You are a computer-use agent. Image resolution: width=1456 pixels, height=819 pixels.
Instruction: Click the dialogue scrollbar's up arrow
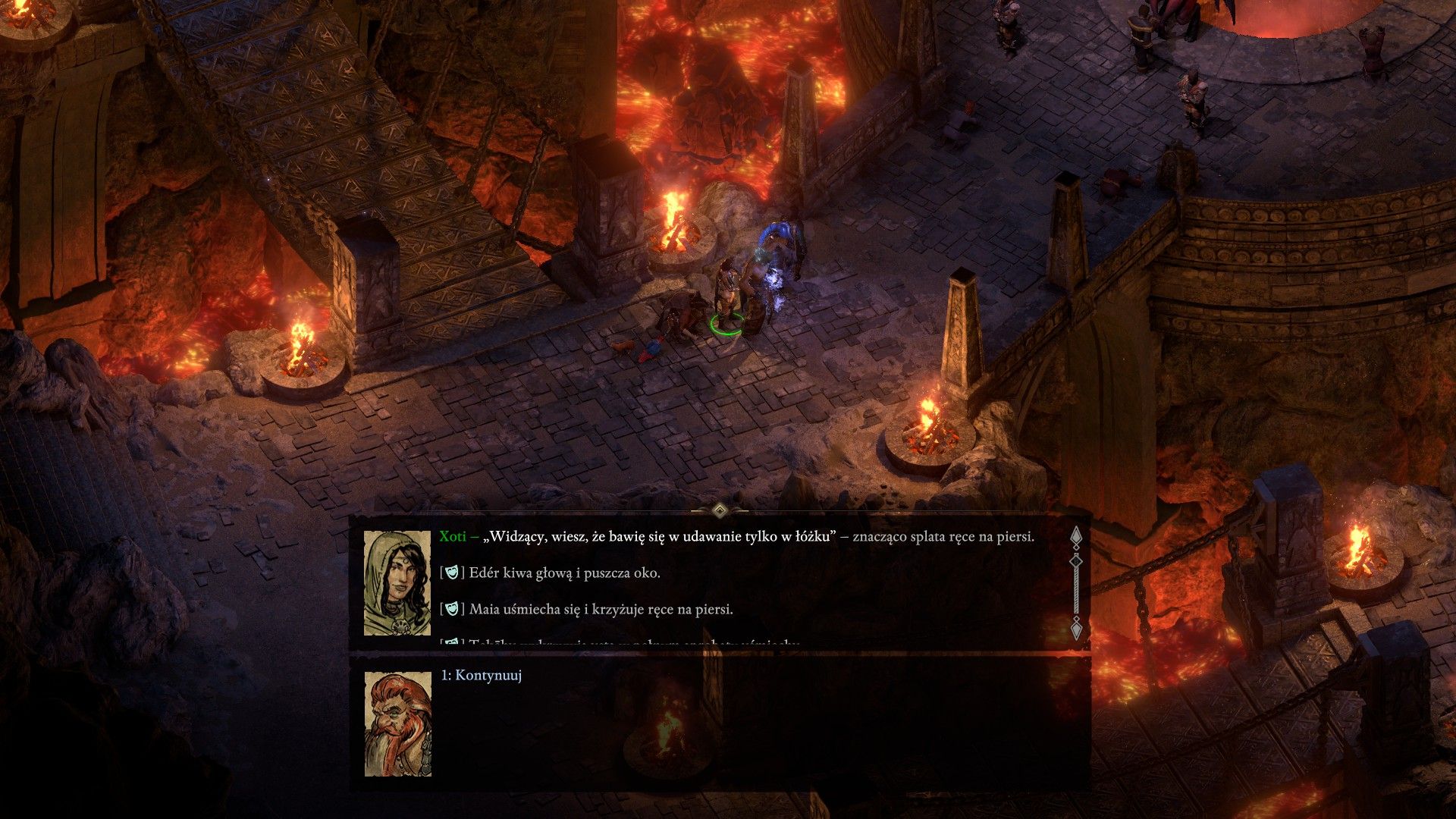1075,537
